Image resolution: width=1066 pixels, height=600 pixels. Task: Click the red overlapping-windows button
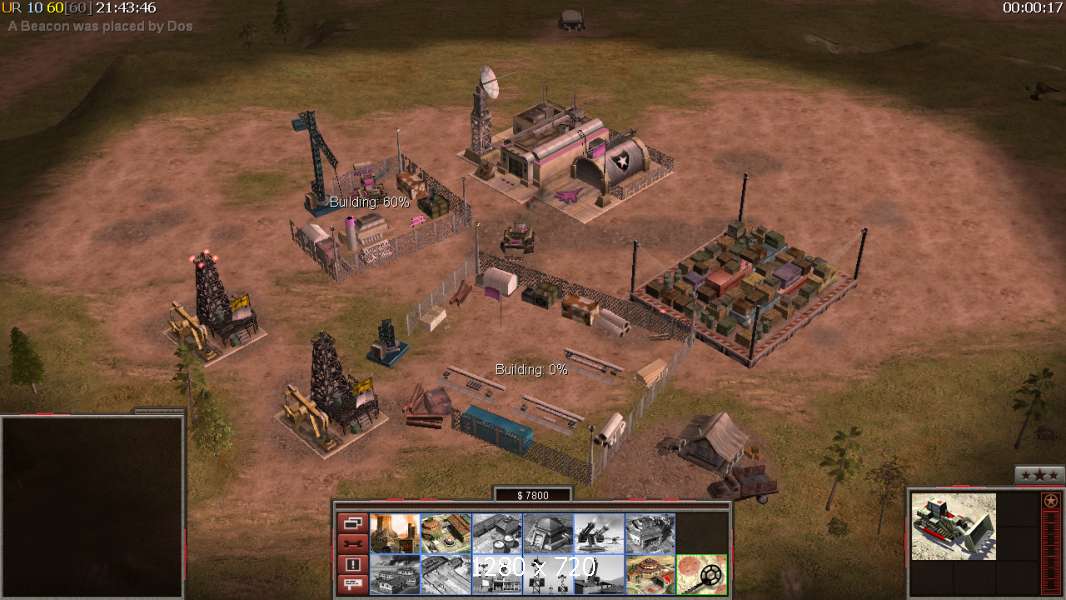[352, 523]
